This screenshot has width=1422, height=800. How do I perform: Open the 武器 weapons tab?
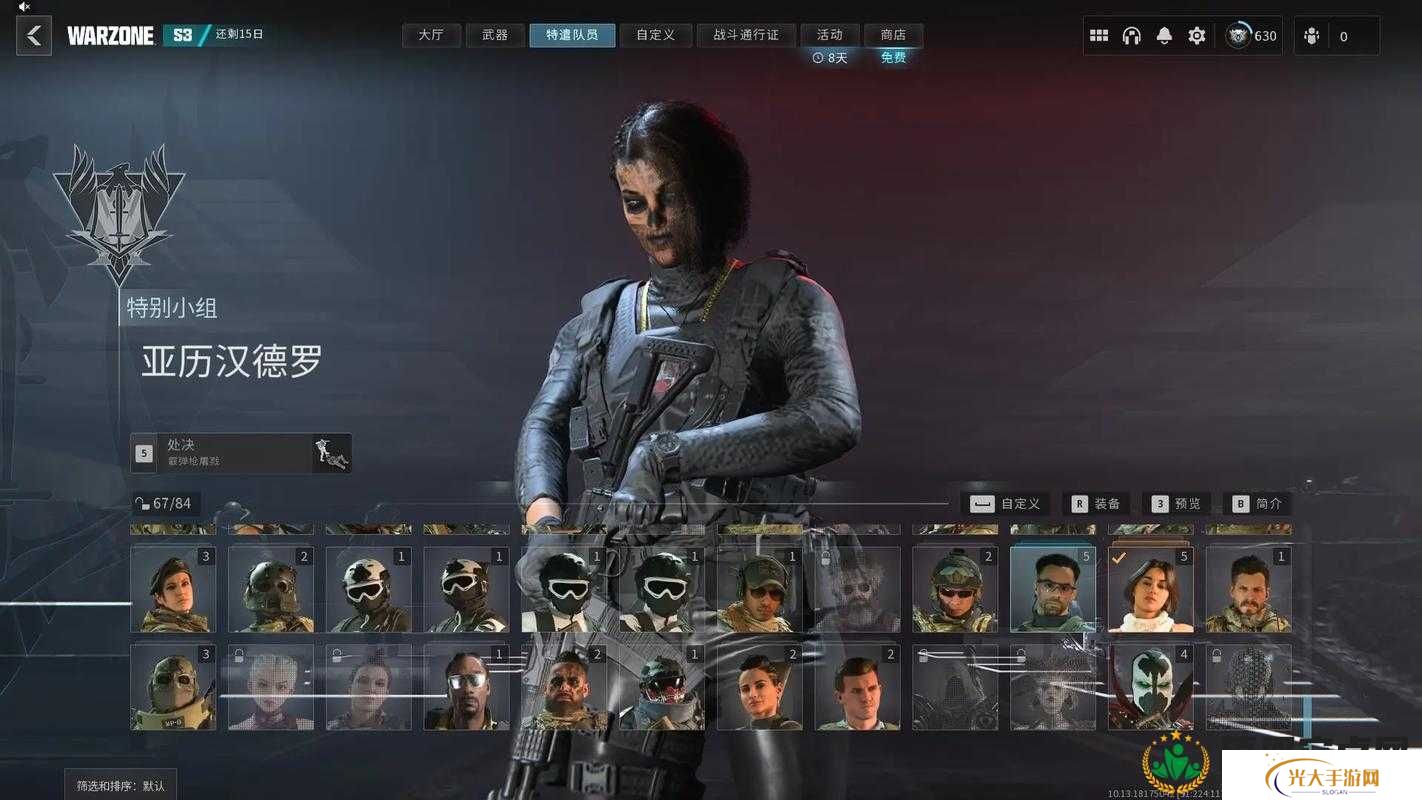tap(495, 35)
